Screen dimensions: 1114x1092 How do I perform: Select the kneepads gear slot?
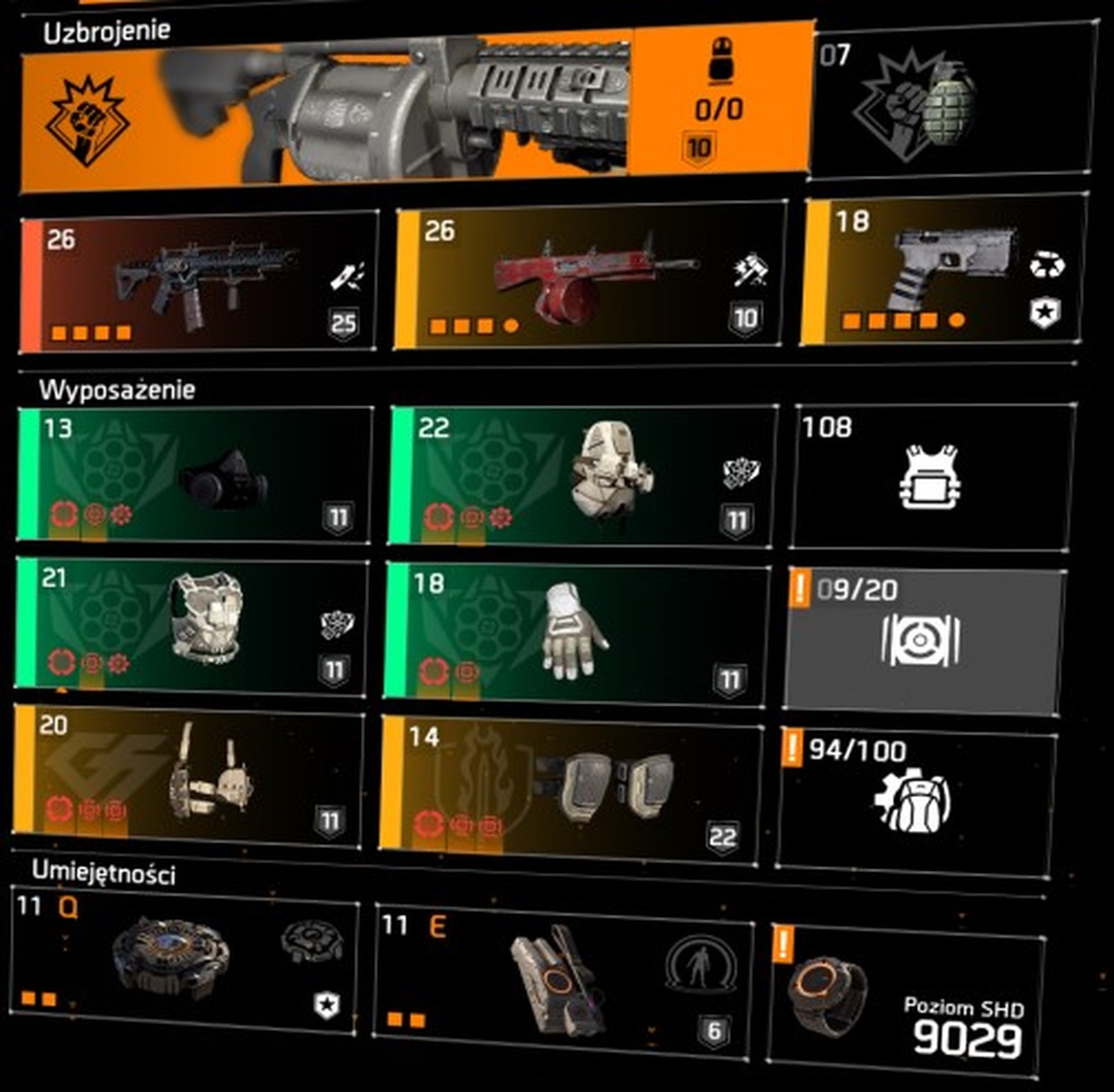571,787
